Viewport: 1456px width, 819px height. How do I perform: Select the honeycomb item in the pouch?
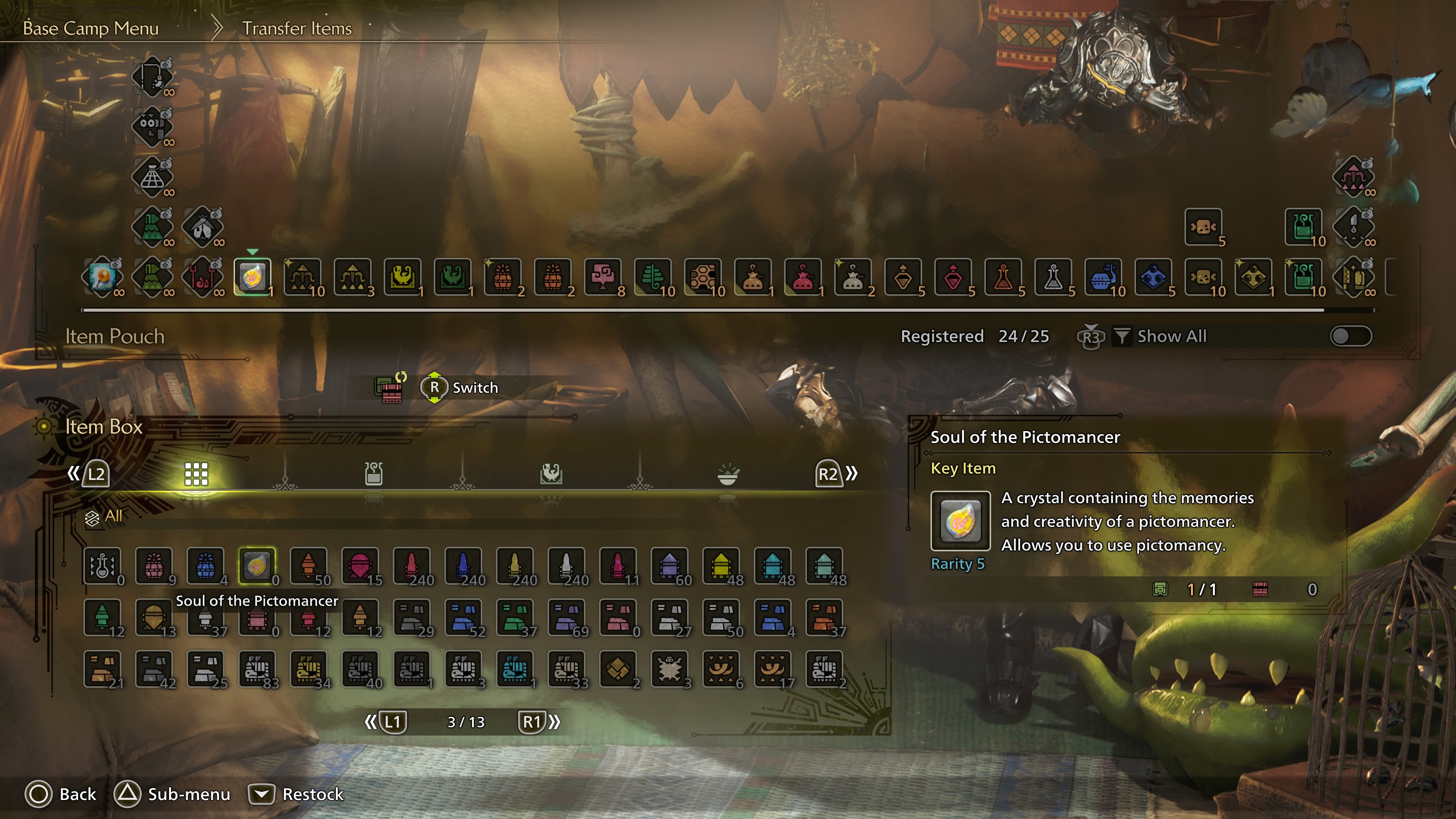(x=703, y=277)
